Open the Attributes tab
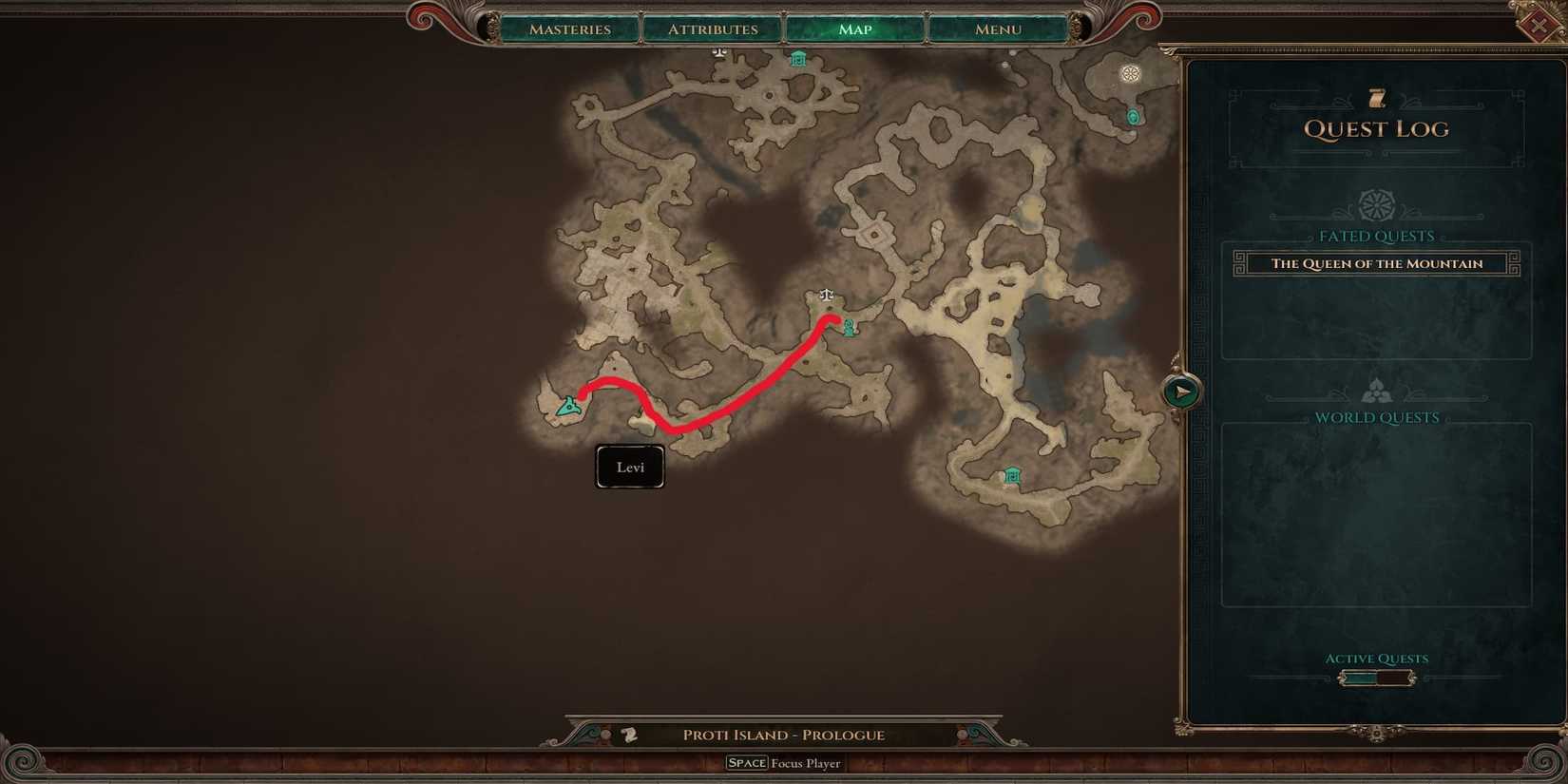 pyautogui.click(x=712, y=29)
